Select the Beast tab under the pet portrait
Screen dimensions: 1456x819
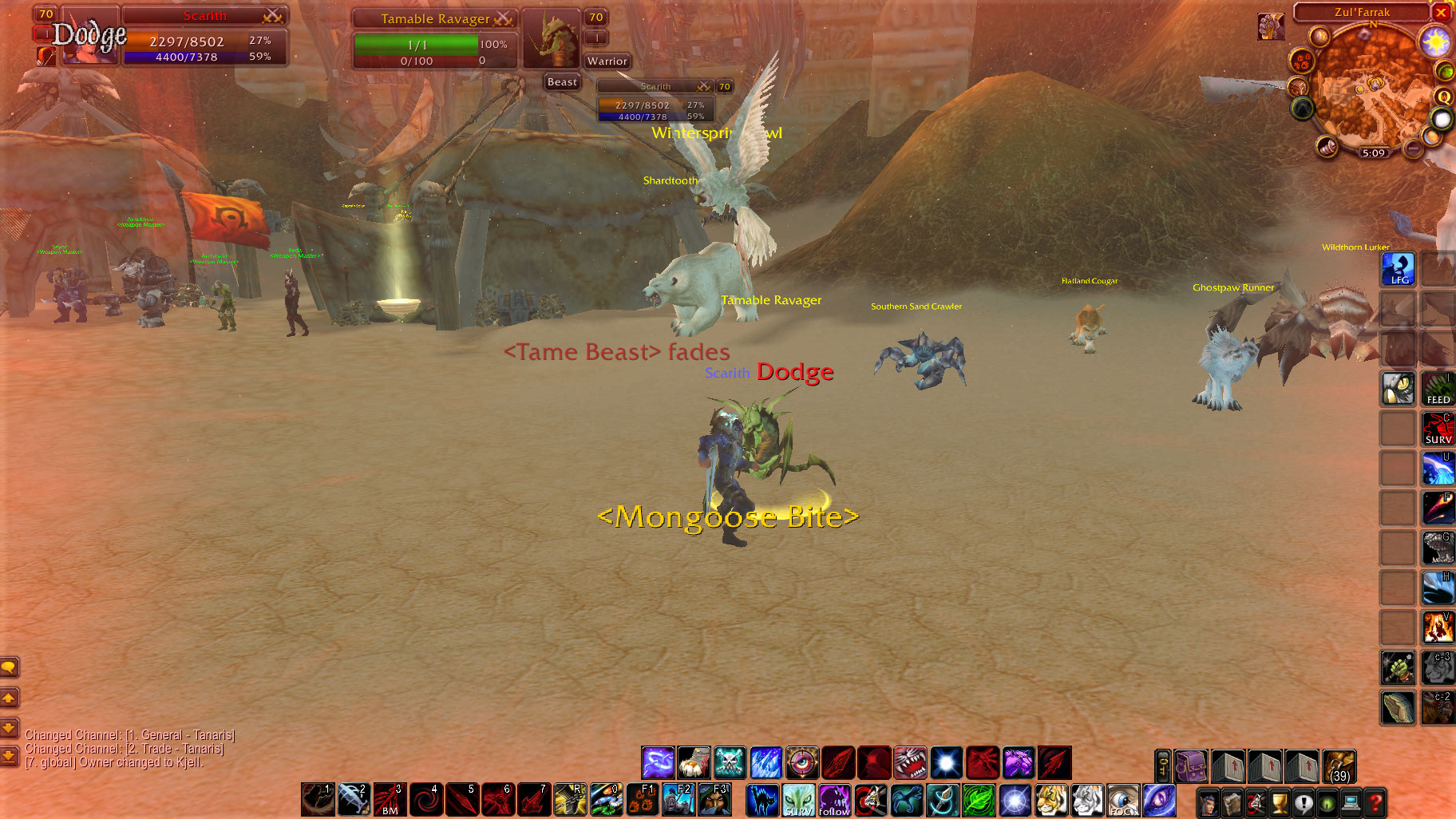[561, 81]
